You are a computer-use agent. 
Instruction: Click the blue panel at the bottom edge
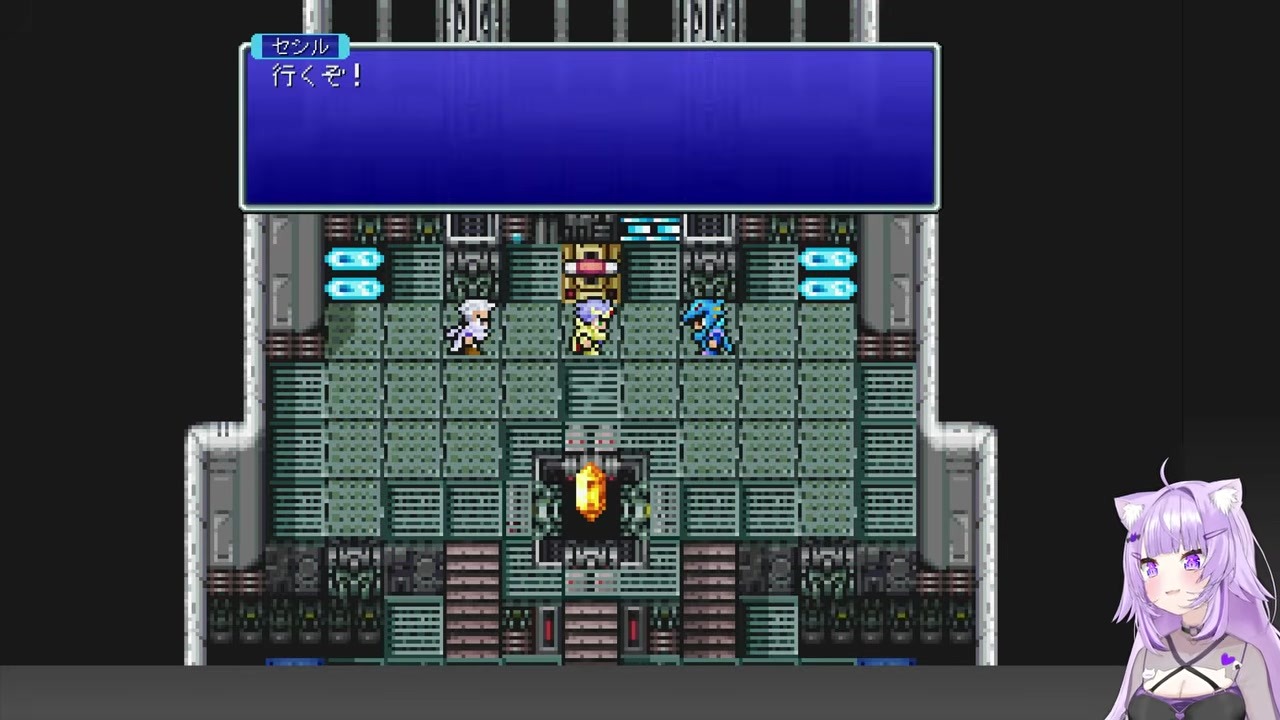pyautogui.click(x=295, y=659)
